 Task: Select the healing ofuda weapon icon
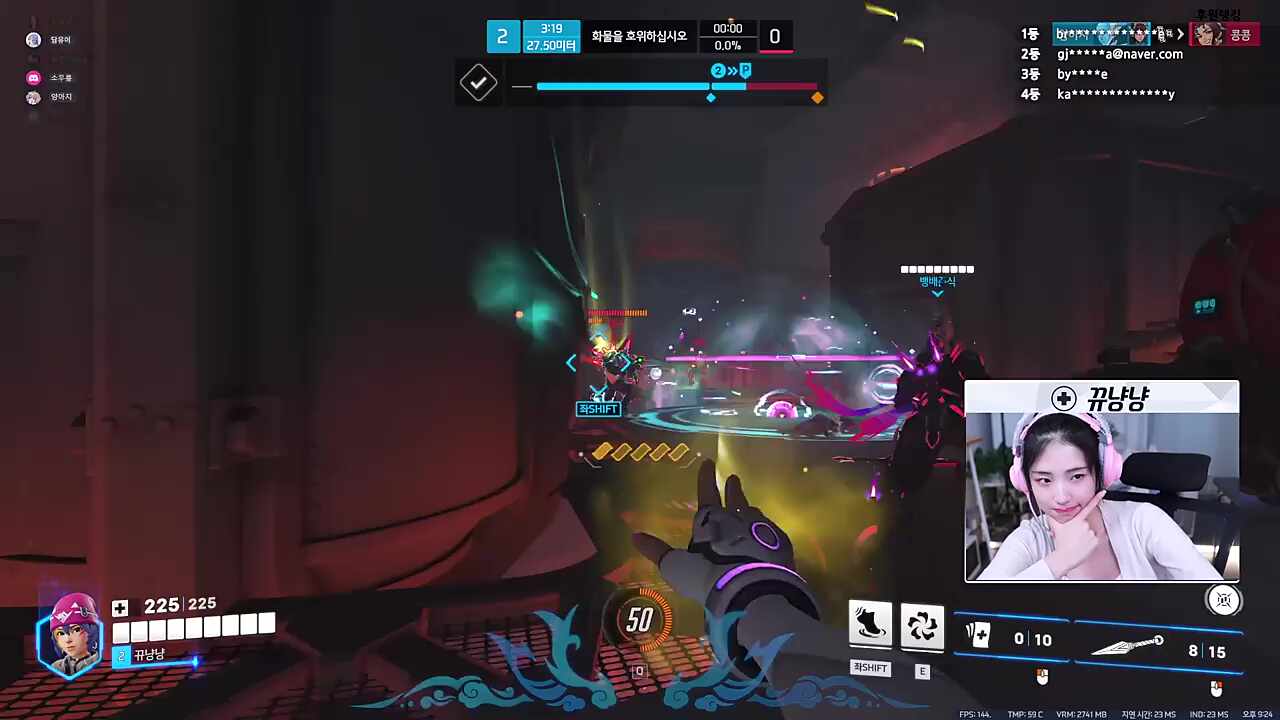click(x=977, y=635)
